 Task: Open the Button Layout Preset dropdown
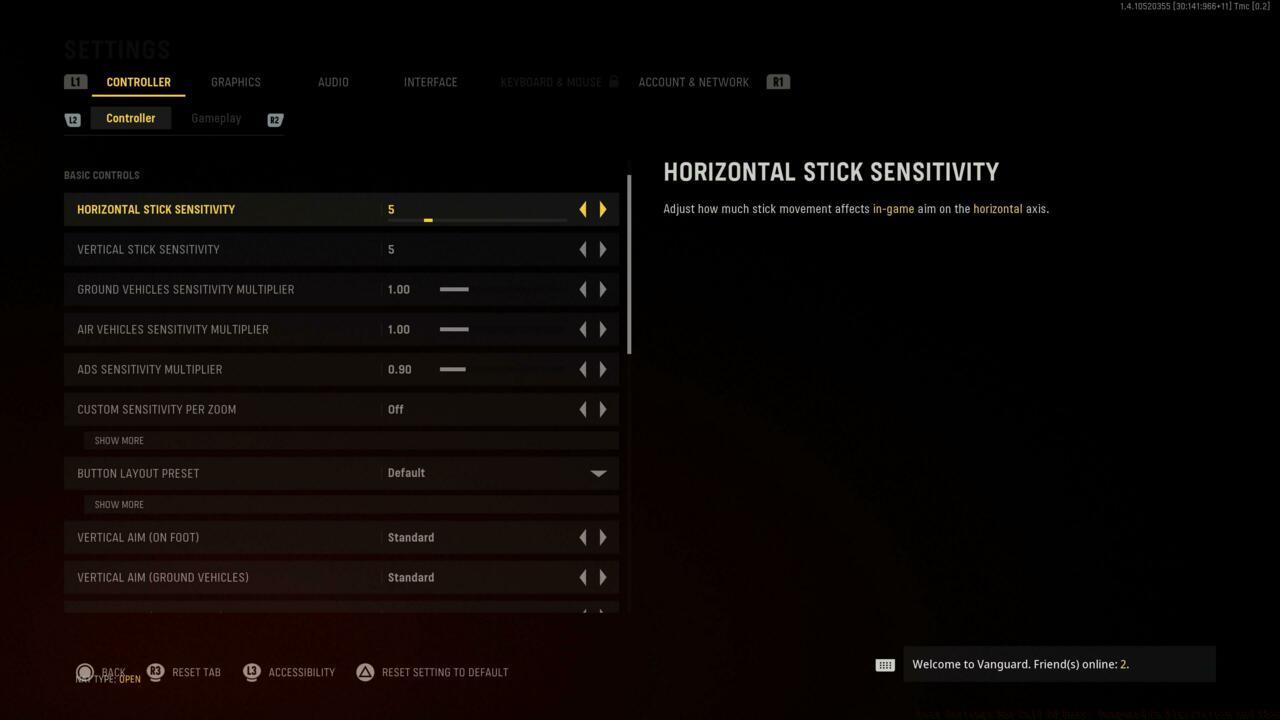click(x=597, y=472)
